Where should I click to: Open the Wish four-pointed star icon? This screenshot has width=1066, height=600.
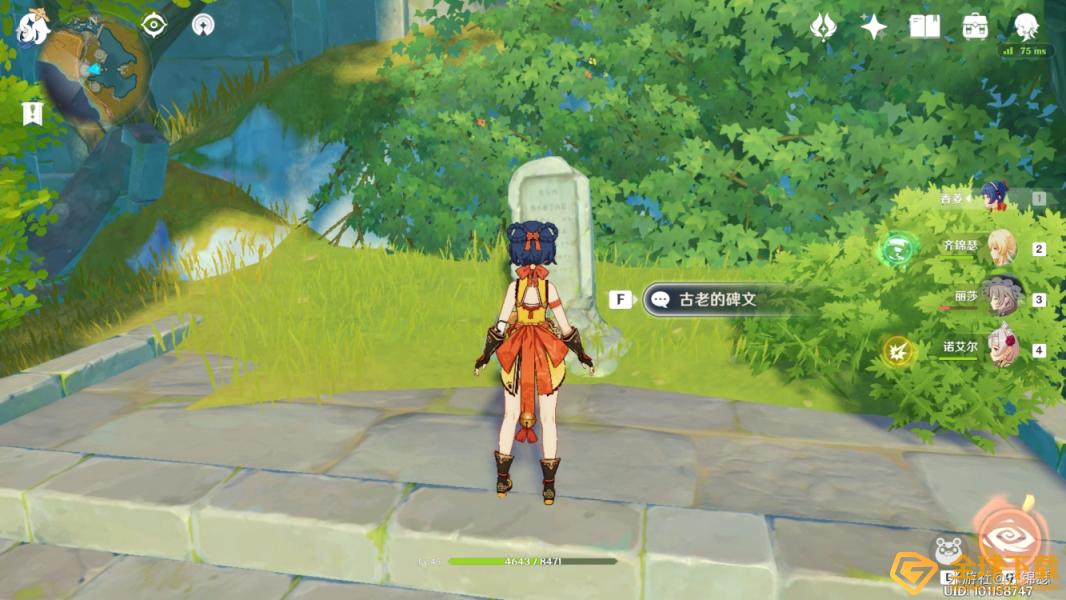click(x=874, y=27)
